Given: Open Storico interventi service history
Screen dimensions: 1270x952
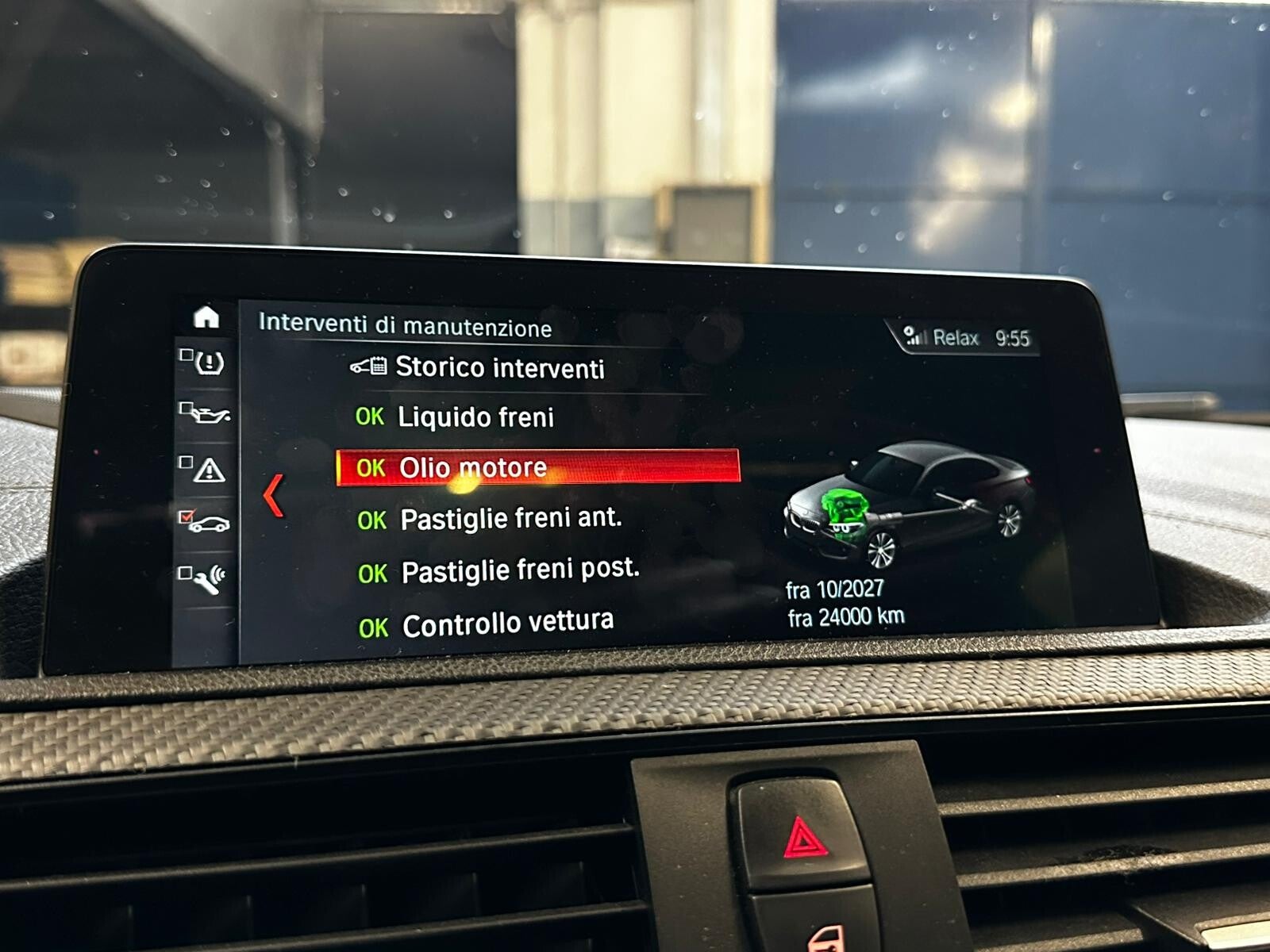Looking at the screenshot, I should 498,367.
